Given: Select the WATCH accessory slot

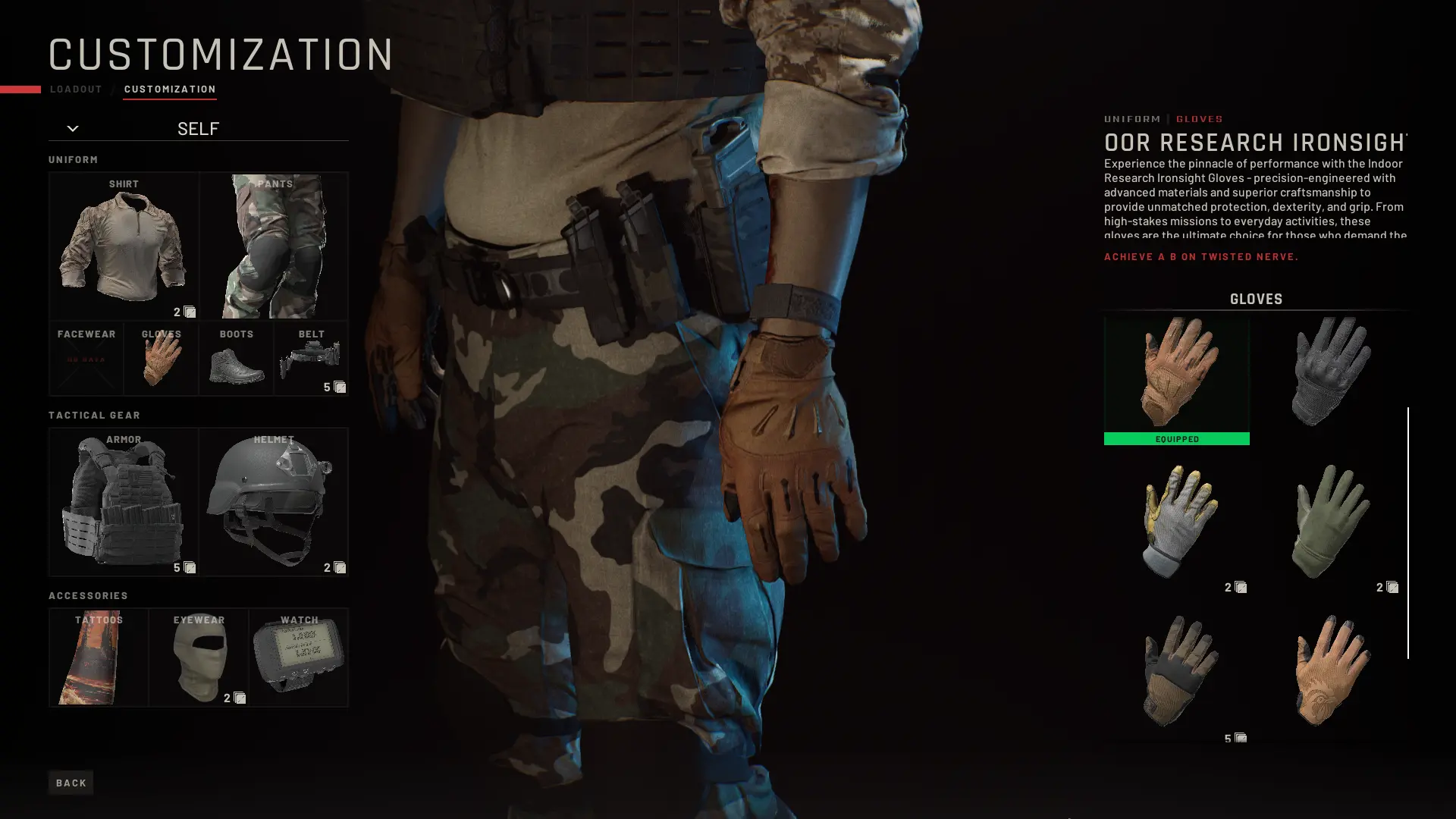Looking at the screenshot, I should 299,657.
